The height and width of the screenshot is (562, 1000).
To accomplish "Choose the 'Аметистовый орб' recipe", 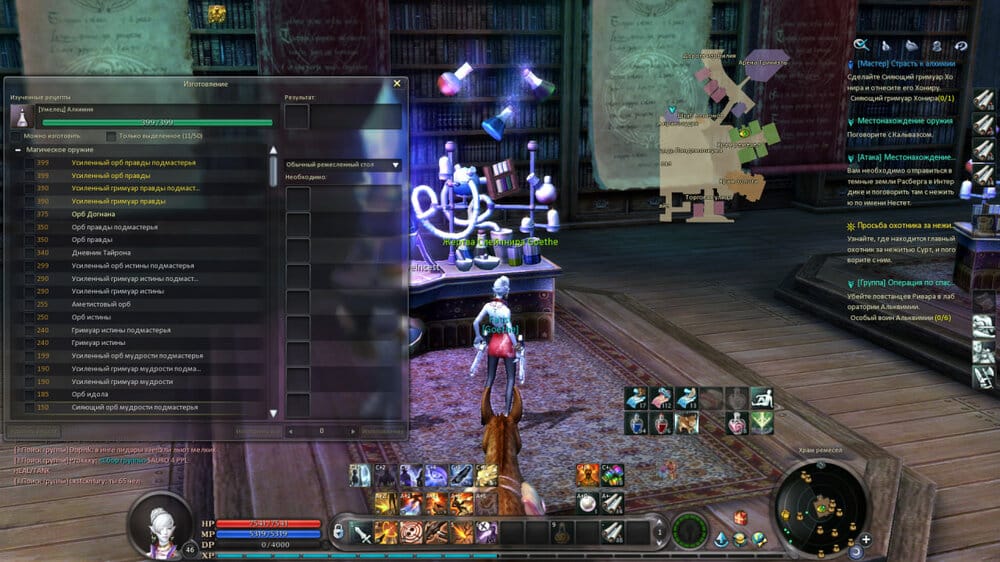I will point(101,304).
